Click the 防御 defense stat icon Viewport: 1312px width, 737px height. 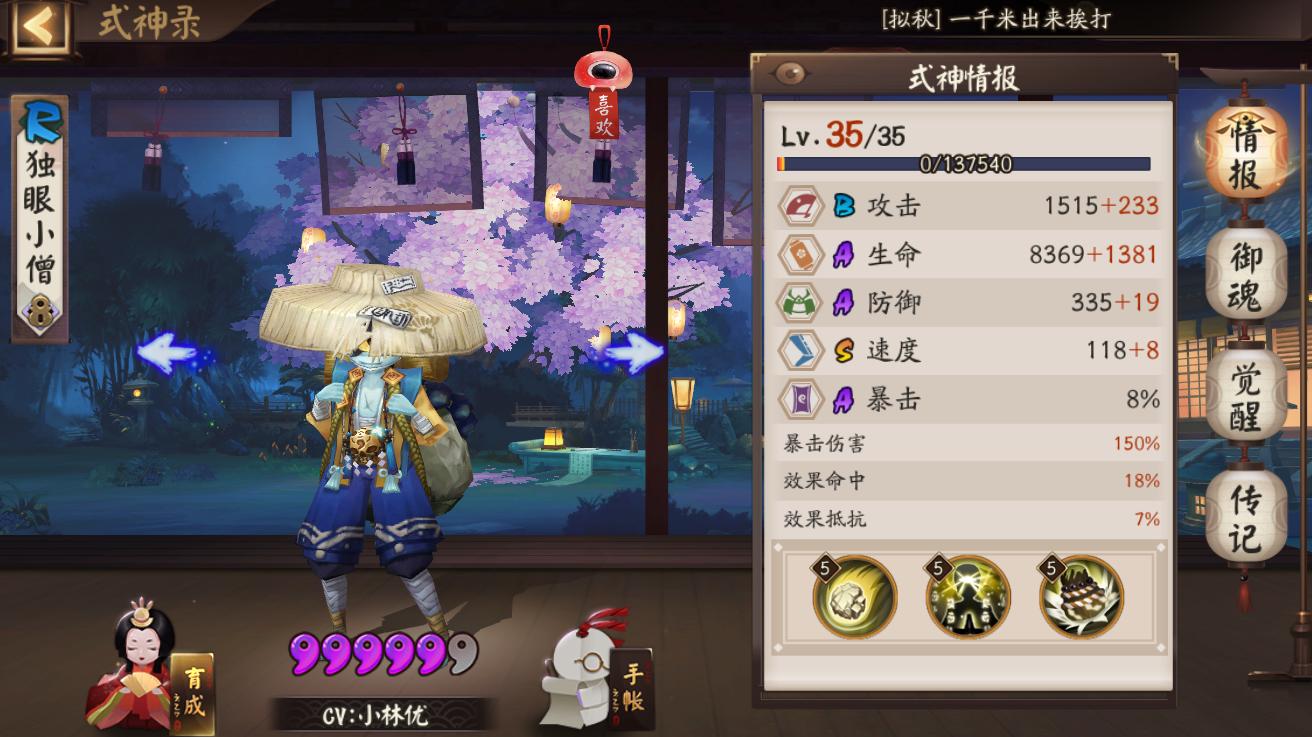pos(798,302)
